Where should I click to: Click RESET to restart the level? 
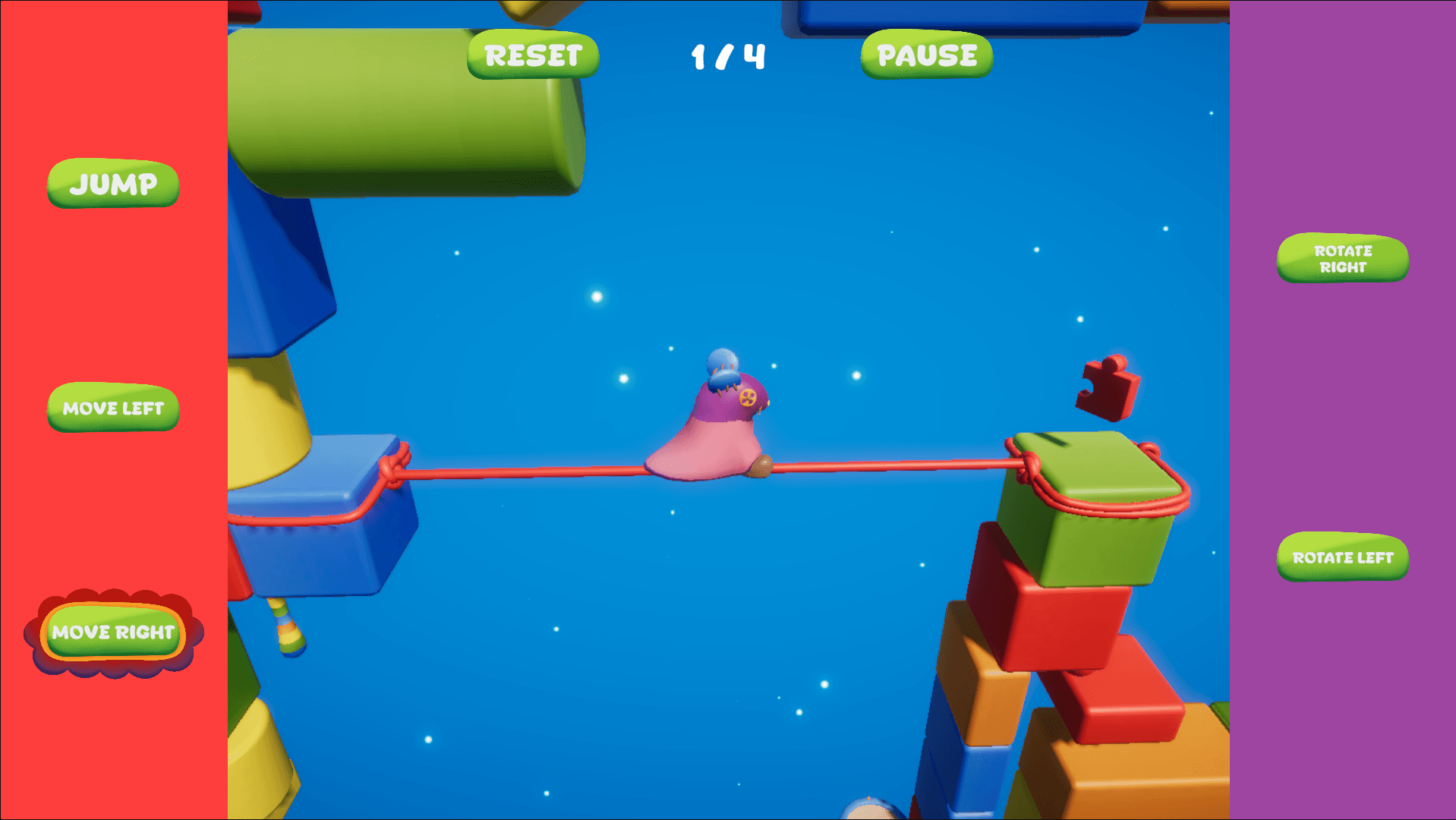click(531, 54)
